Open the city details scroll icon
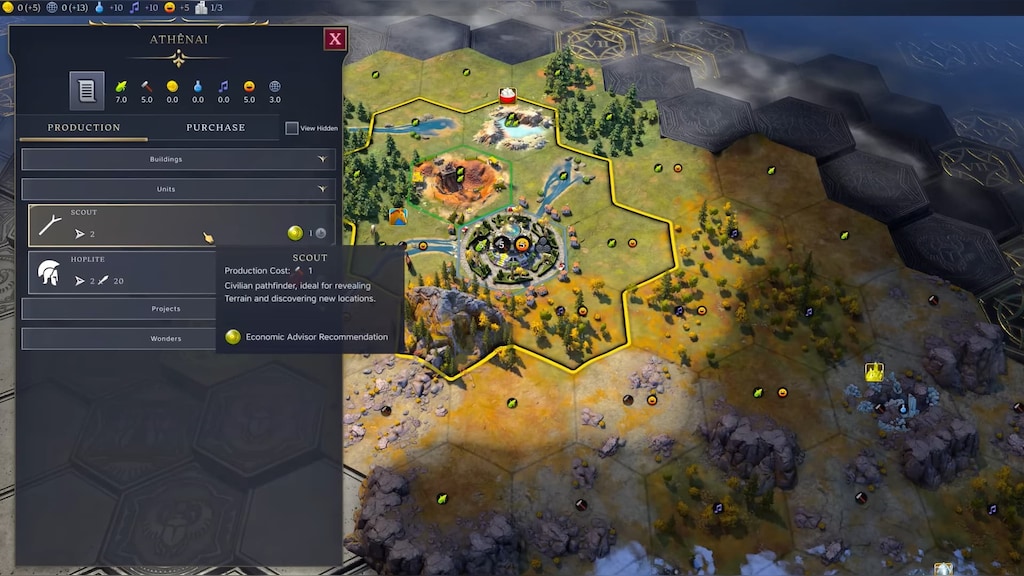The image size is (1024, 576). pyautogui.click(x=87, y=91)
